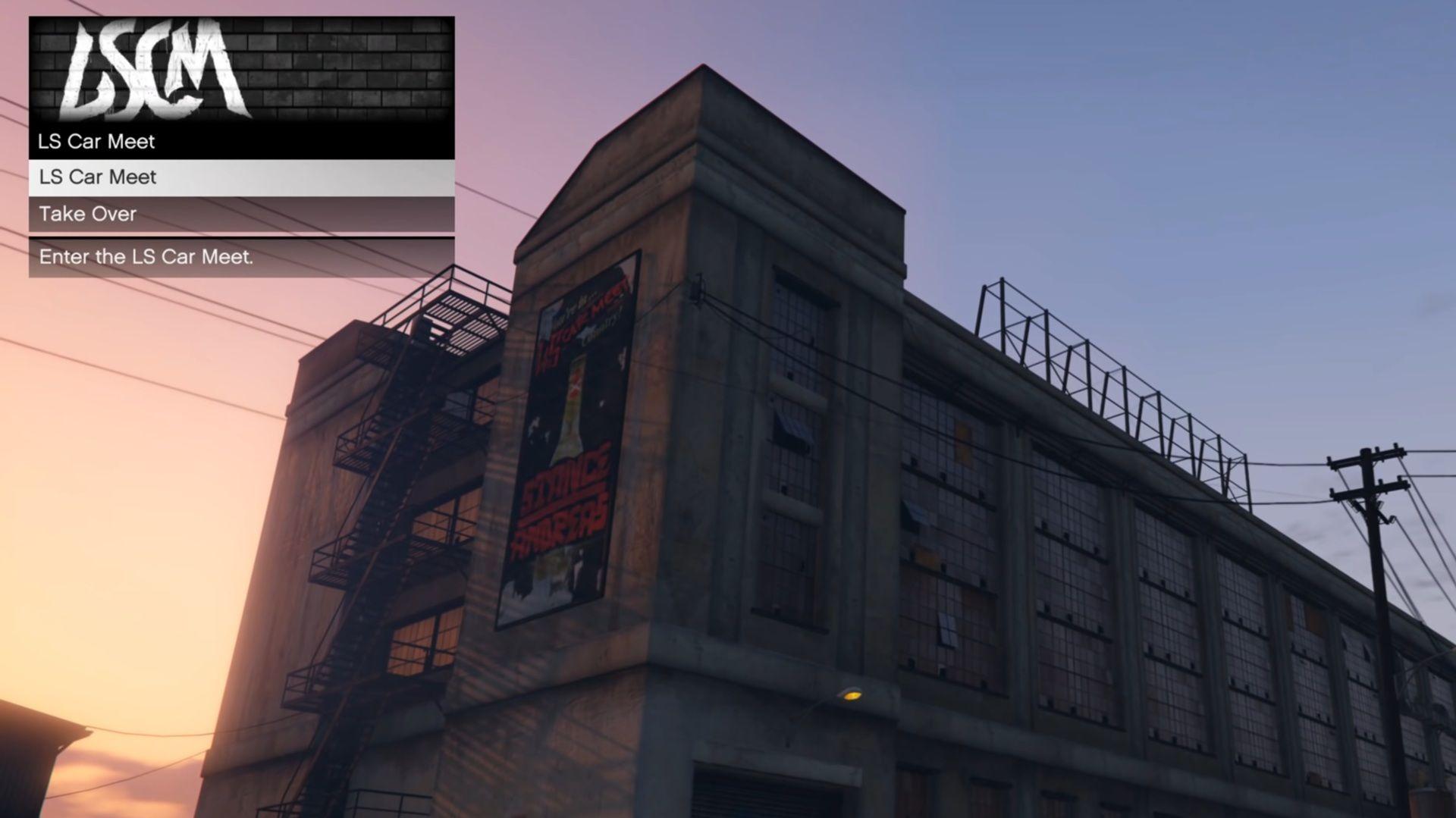Screen dimensions: 1456x818
Task: Choose the Take Over option
Action: (87, 214)
